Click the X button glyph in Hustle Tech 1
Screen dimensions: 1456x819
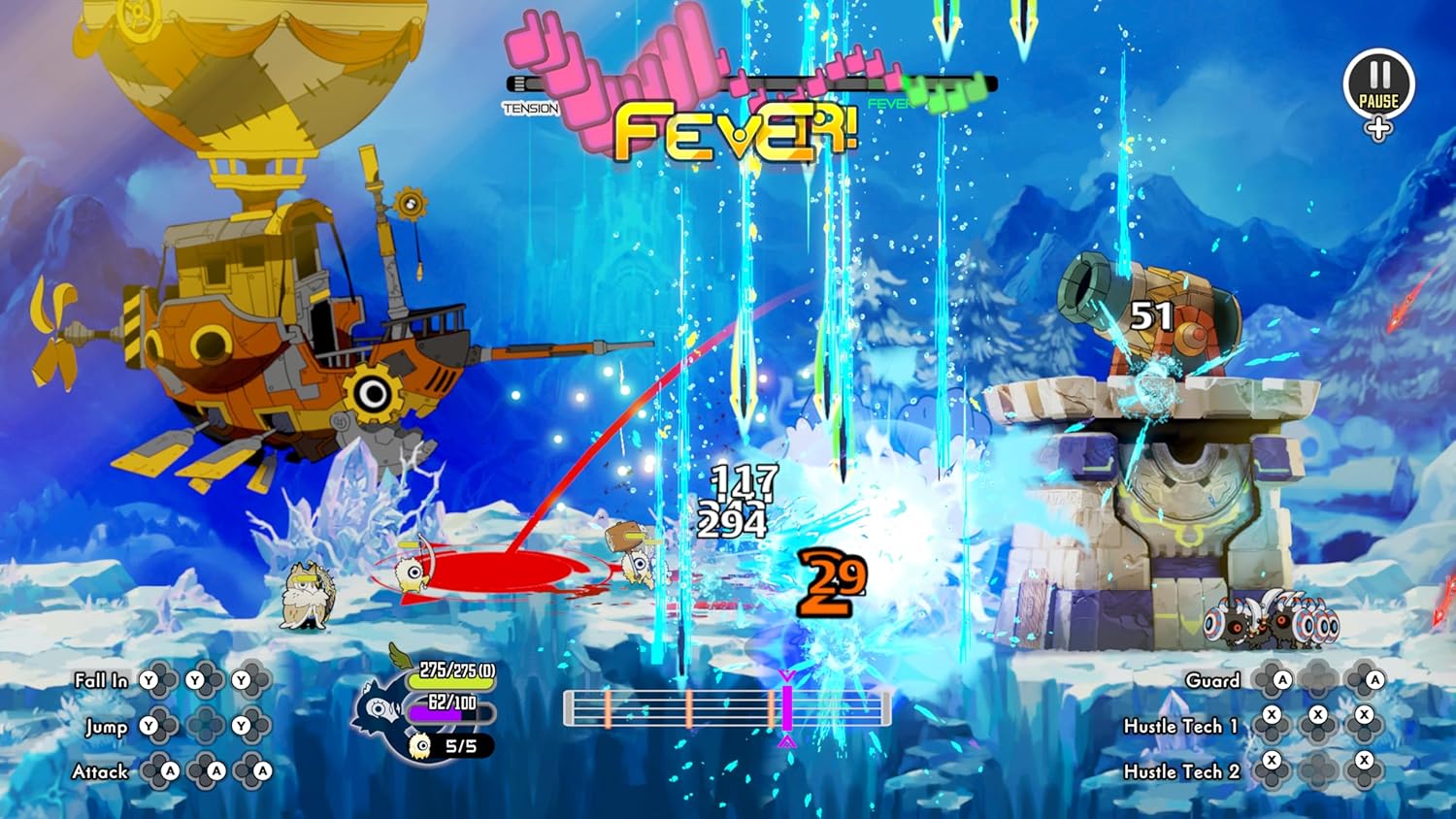tap(1270, 714)
